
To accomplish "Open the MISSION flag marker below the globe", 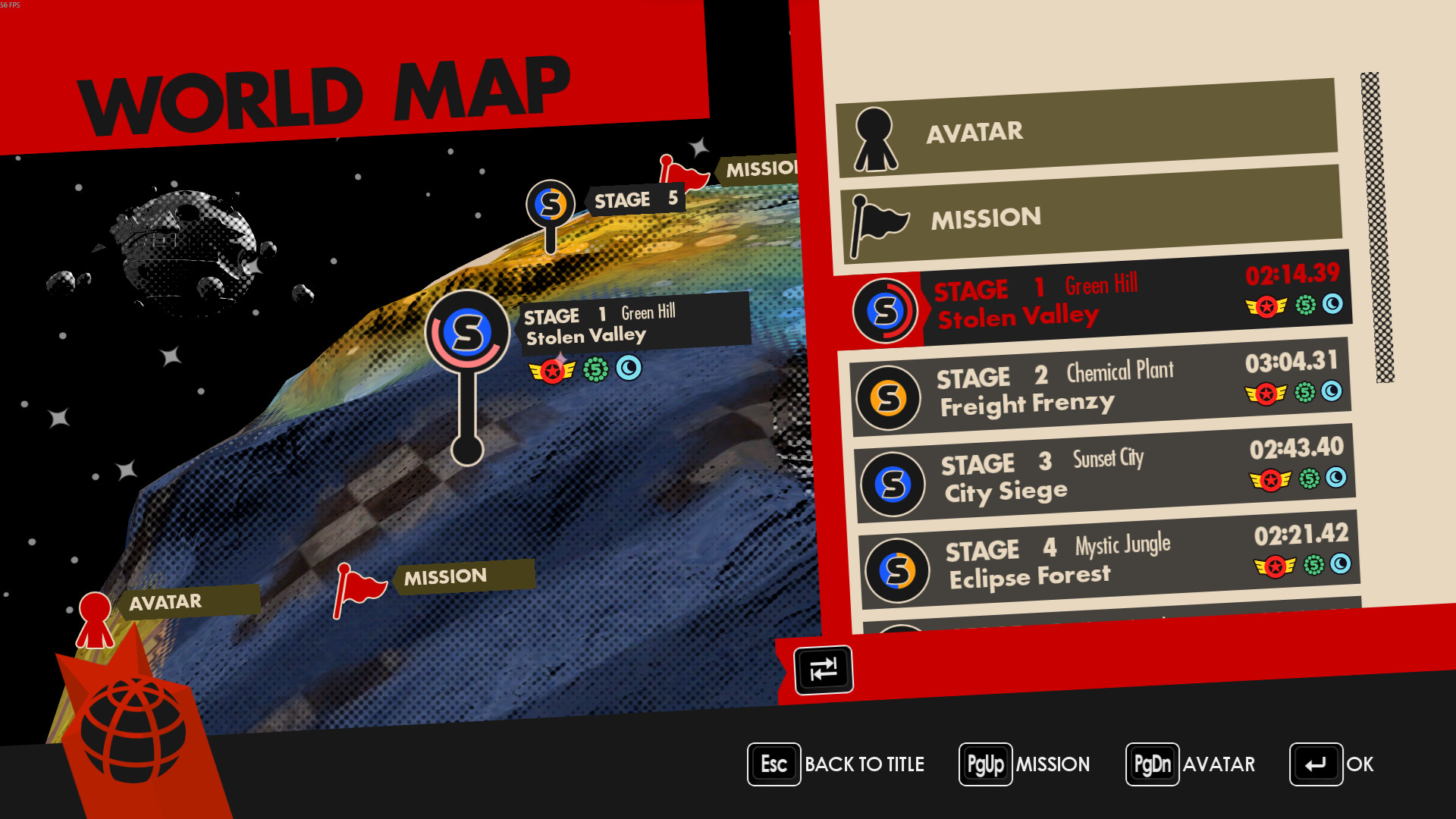I will coord(358,588).
